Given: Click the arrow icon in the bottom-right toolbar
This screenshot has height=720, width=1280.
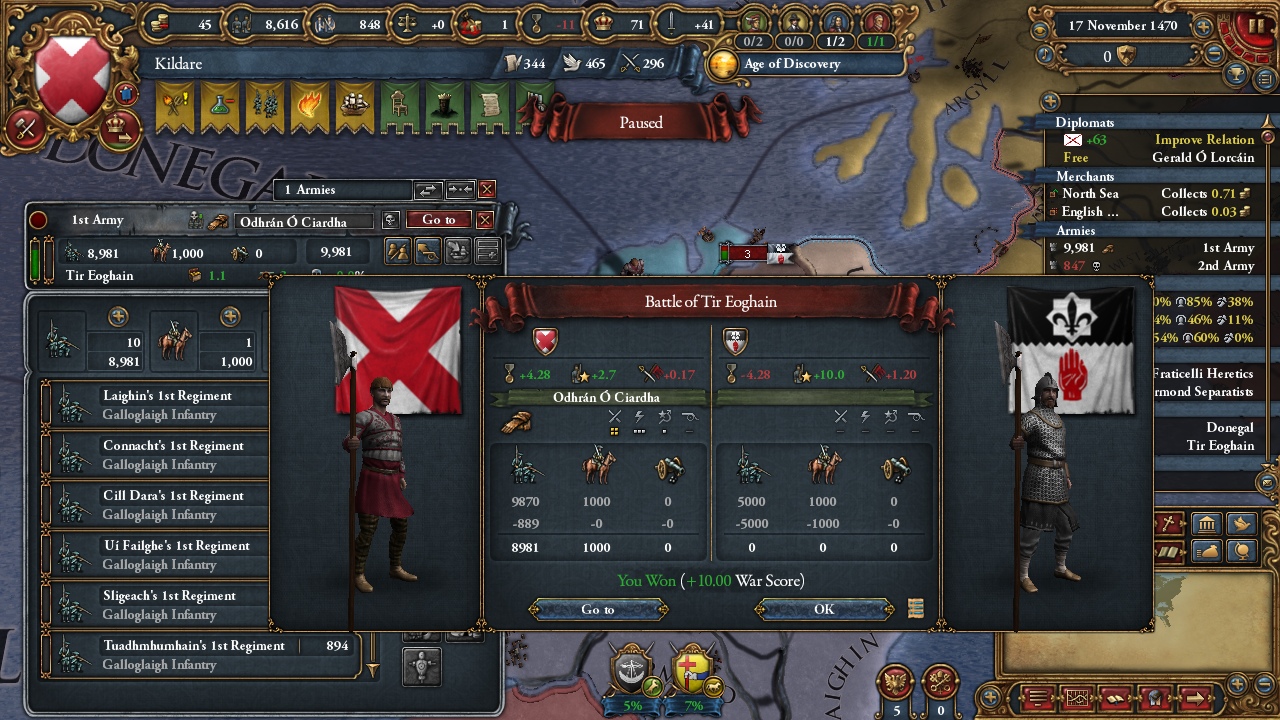Looking at the screenshot, I should coord(1196,698).
